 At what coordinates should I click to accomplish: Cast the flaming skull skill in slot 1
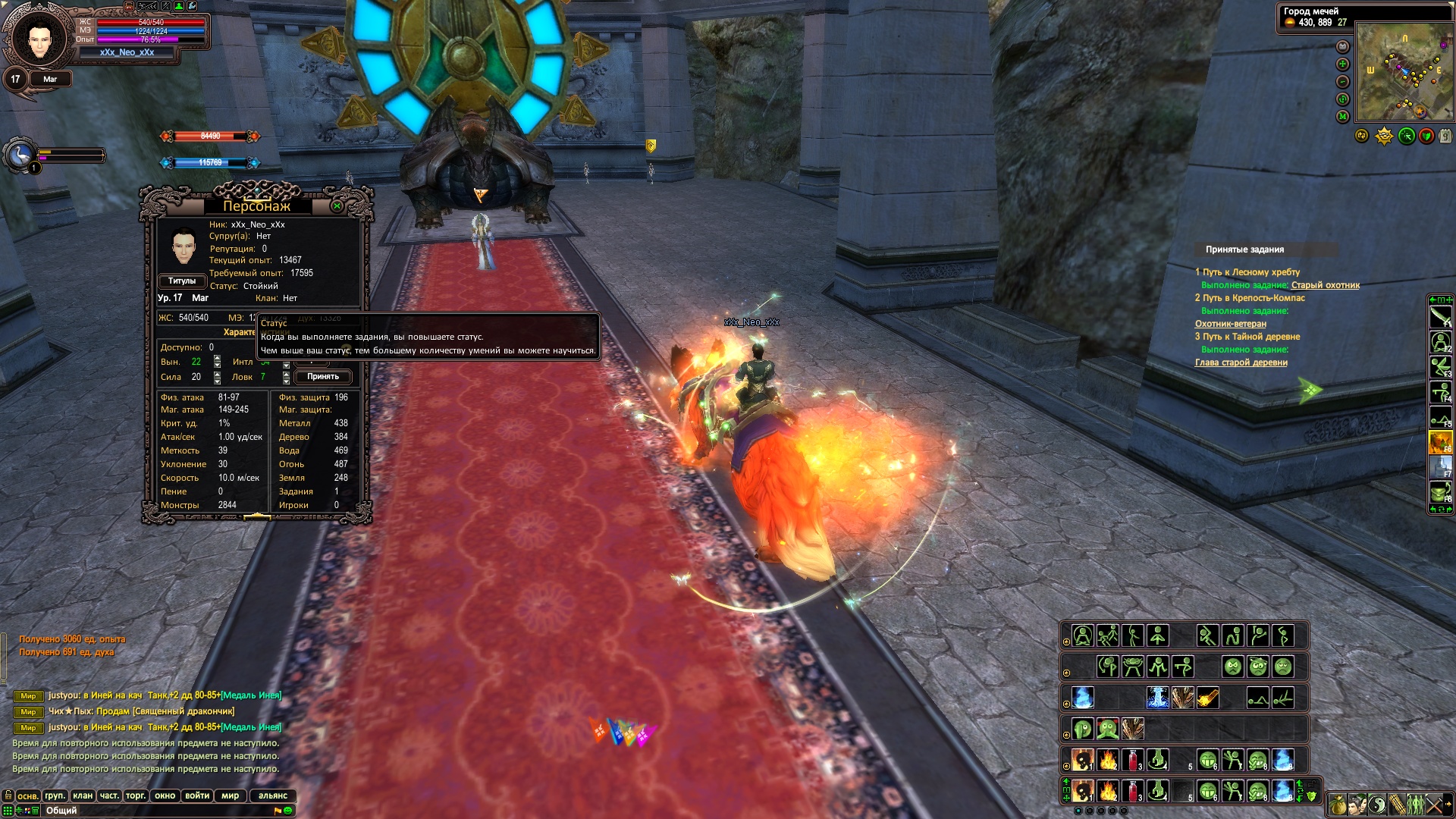(1082, 792)
